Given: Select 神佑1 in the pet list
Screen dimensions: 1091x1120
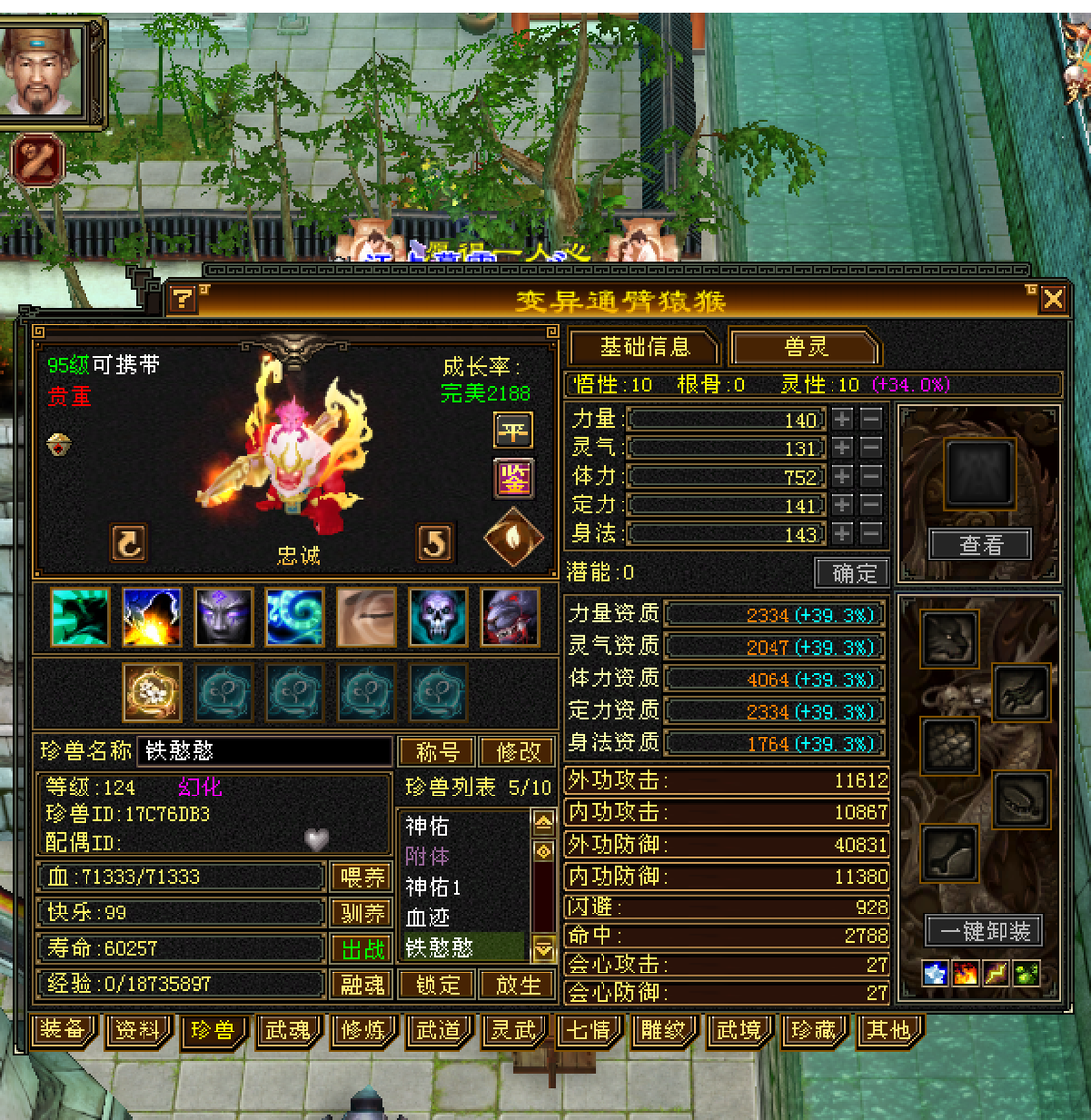Looking at the screenshot, I should [433, 887].
